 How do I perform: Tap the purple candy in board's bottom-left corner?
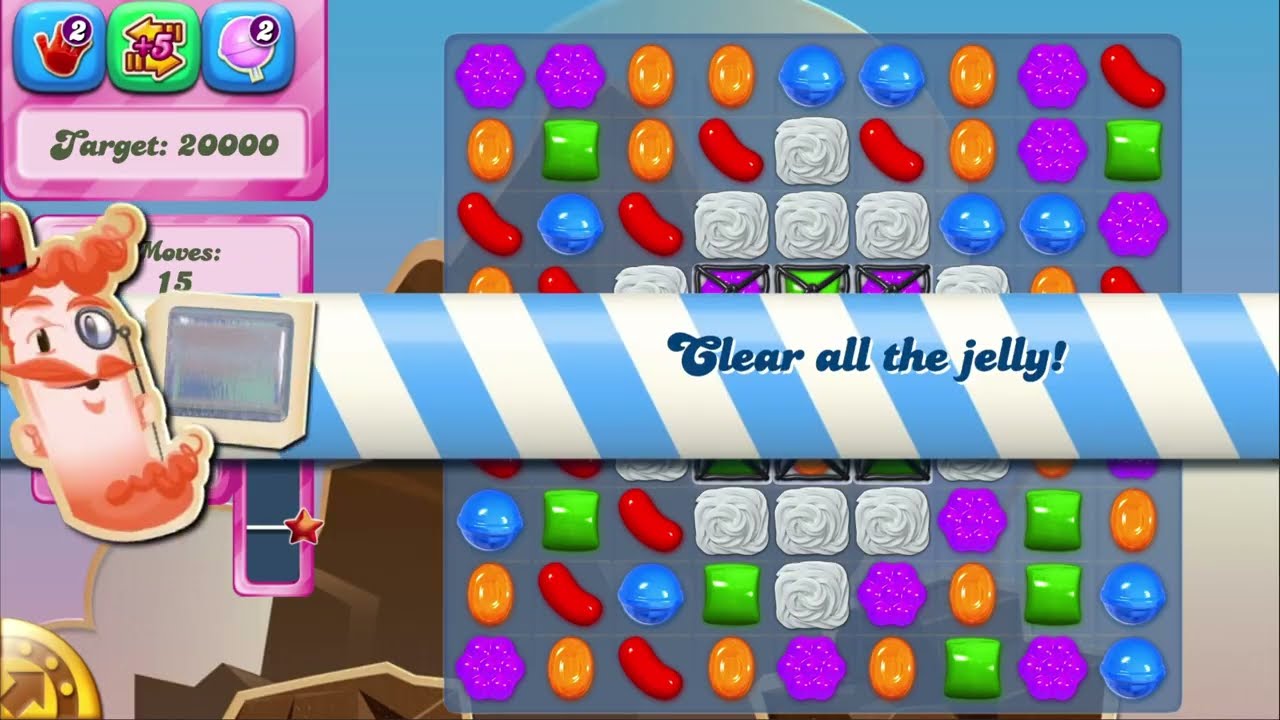[490, 667]
